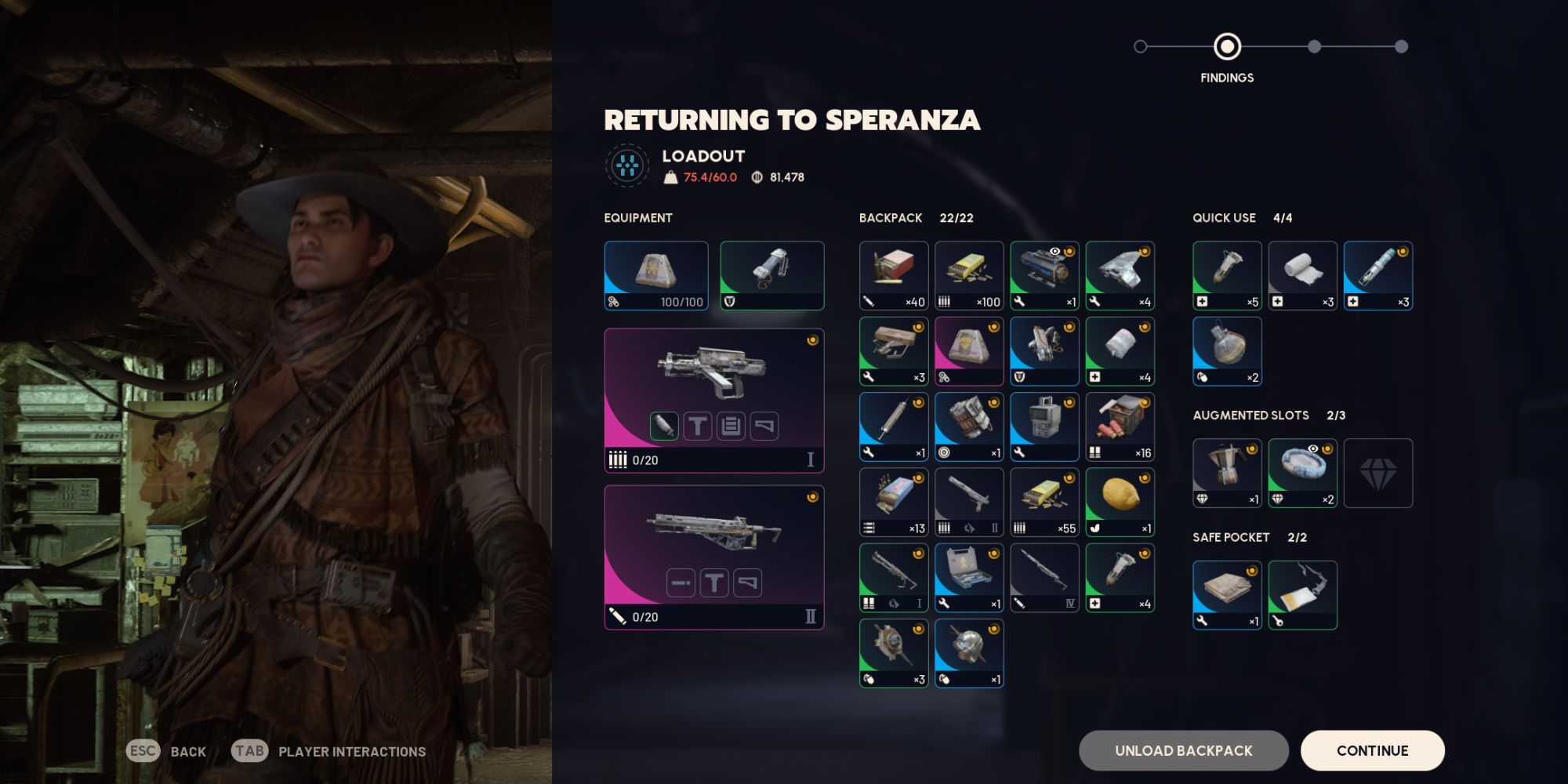Select the first weapon with 0/20 ammo
The width and height of the screenshot is (1568, 784).
point(713,400)
